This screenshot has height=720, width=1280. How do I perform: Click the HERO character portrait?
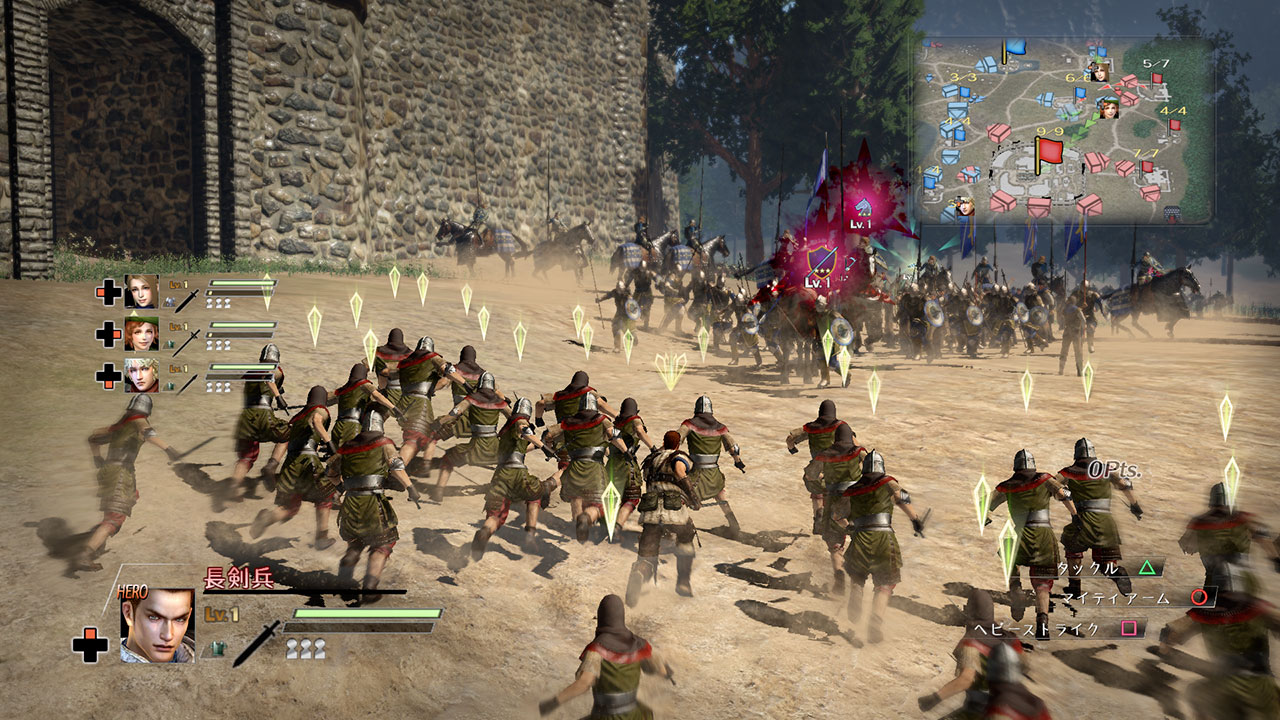pos(157,625)
